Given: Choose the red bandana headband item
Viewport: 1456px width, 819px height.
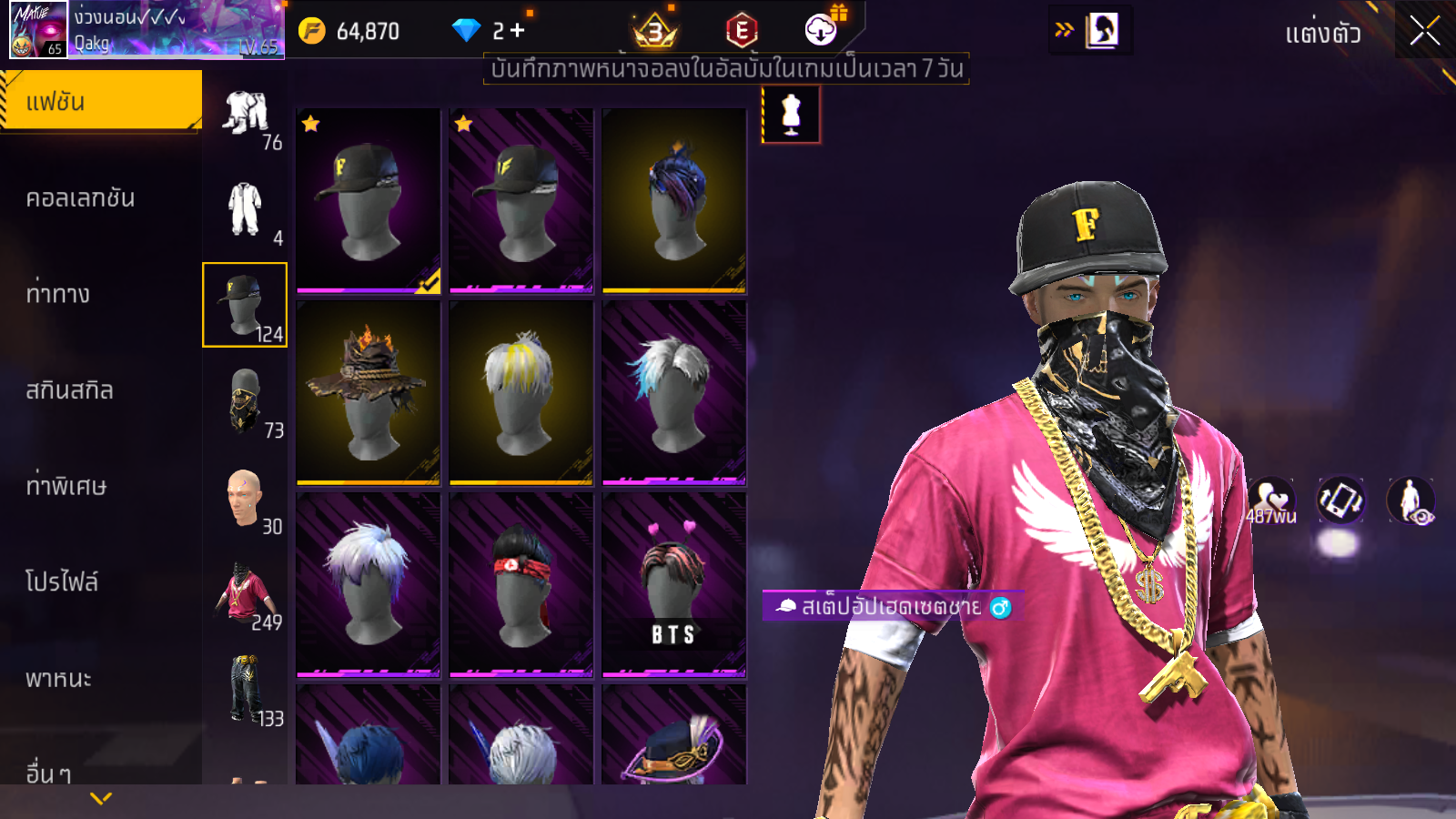Looking at the screenshot, I should click(x=521, y=584).
